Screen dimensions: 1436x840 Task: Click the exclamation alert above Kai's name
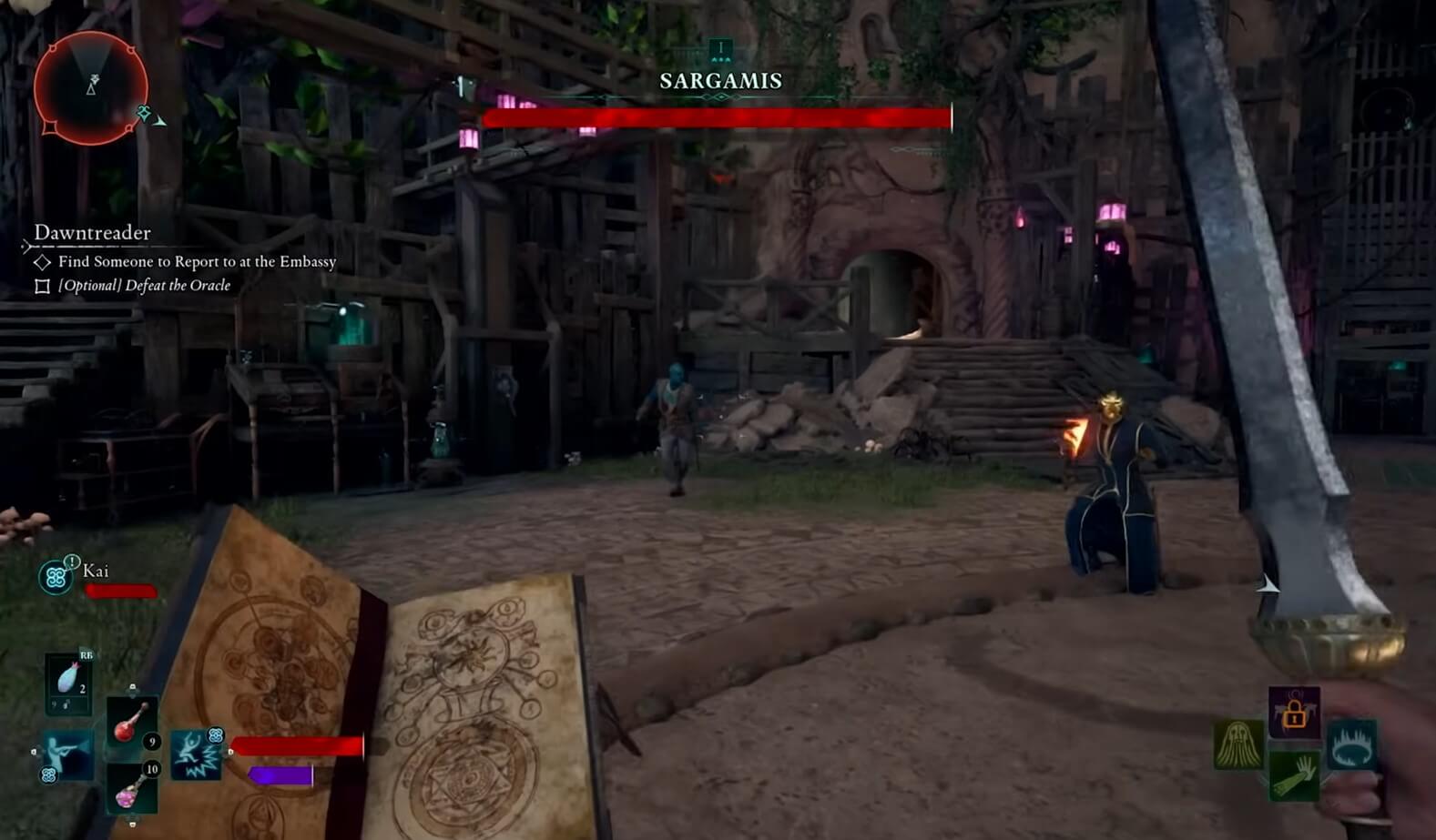72,562
